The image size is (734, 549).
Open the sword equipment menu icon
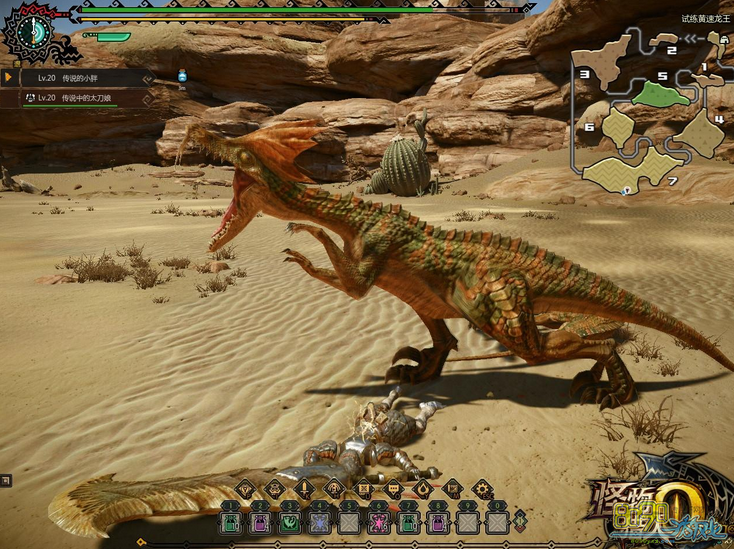point(303,489)
